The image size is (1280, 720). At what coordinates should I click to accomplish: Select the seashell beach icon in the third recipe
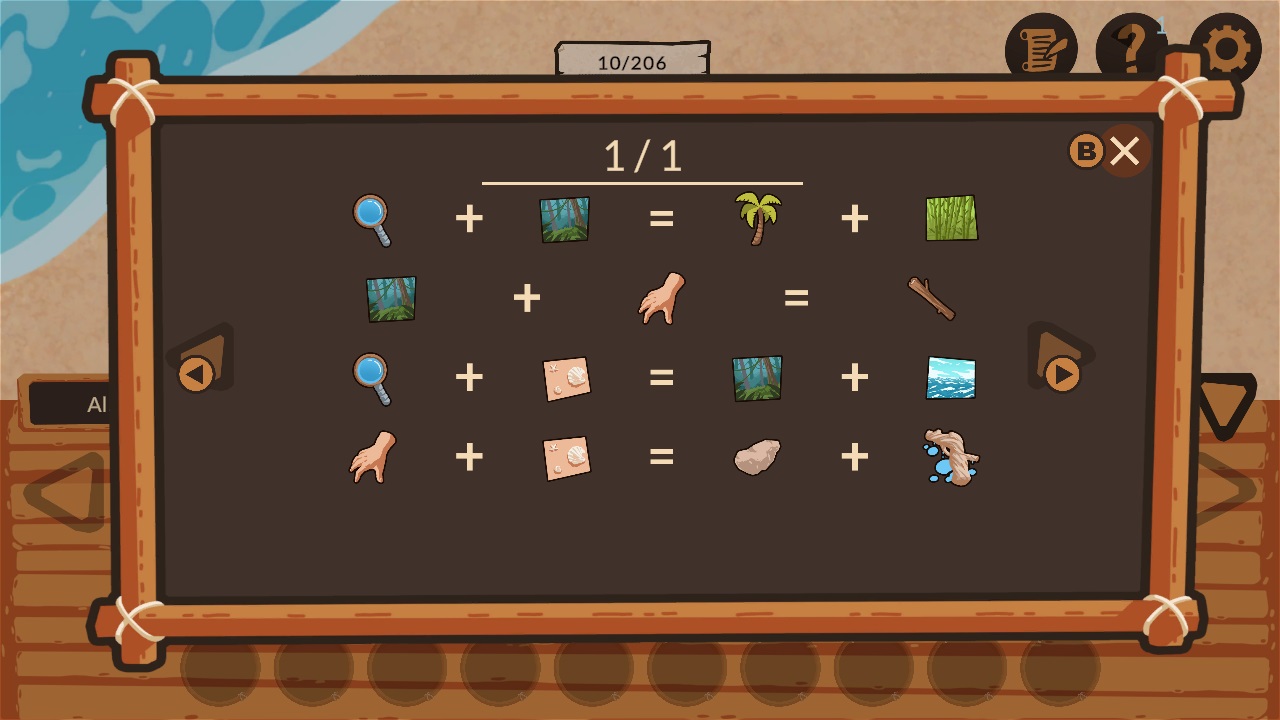click(566, 377)
